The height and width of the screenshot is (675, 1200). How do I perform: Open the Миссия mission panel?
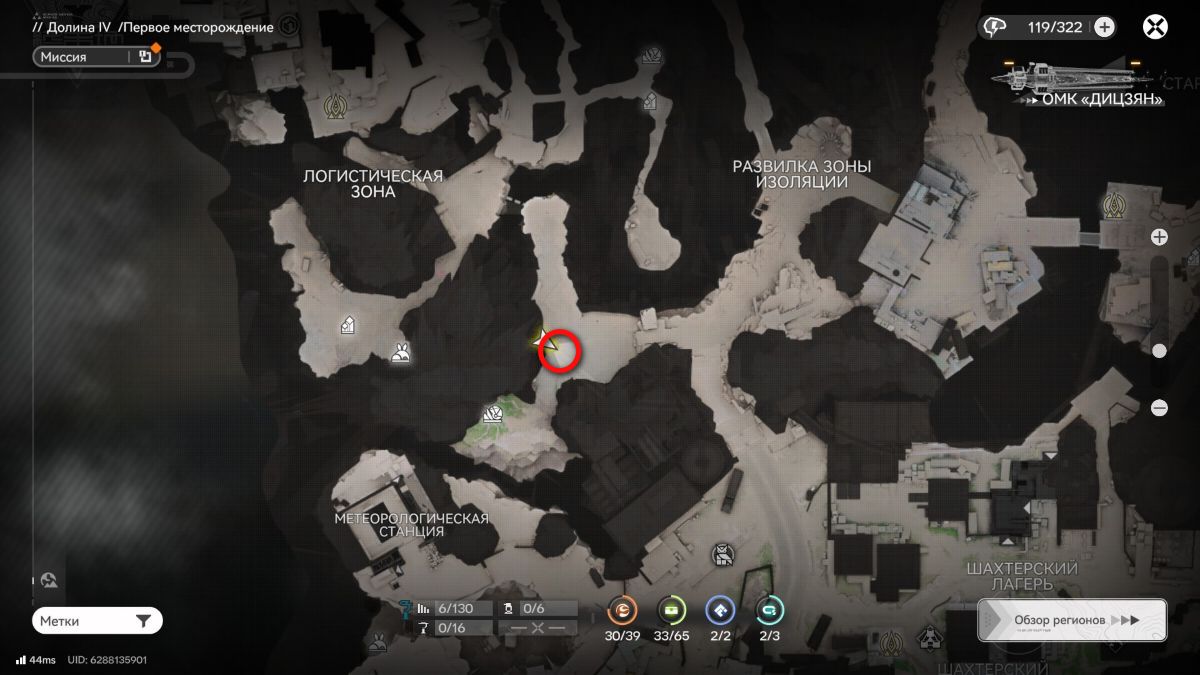pyautogui.click(x=85, y=57)
